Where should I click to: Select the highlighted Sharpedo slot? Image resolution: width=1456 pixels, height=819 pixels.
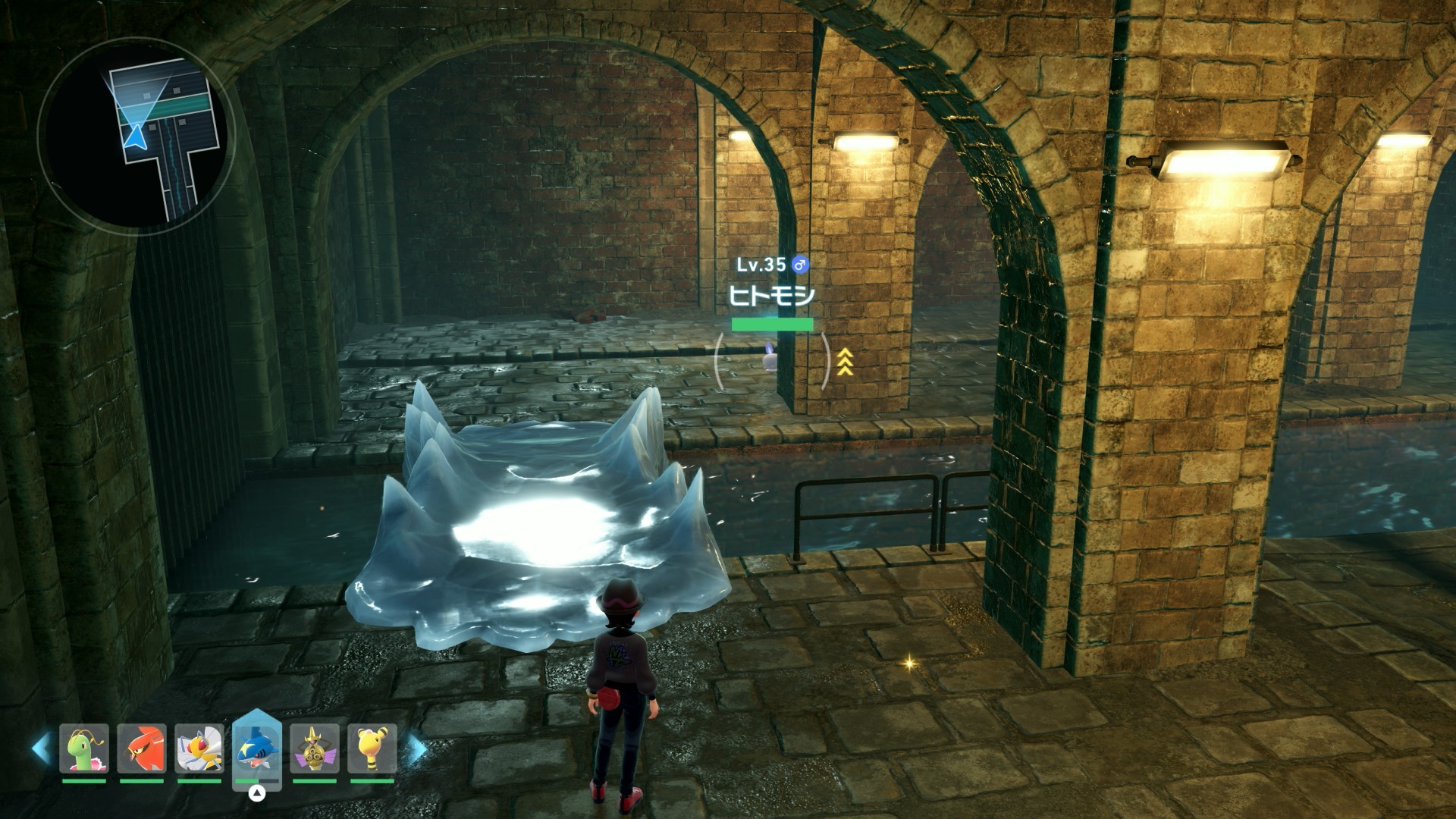(x=257, y=749)
